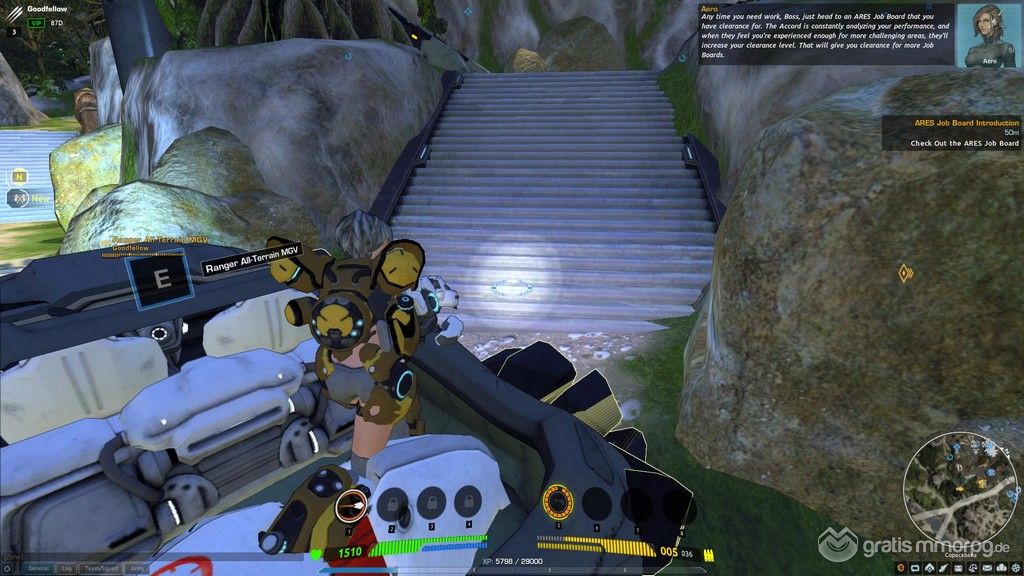1024x576 pixels.
Task: Select the yellow-ringed weapon ability slot
Action: [x=556, y=499]
